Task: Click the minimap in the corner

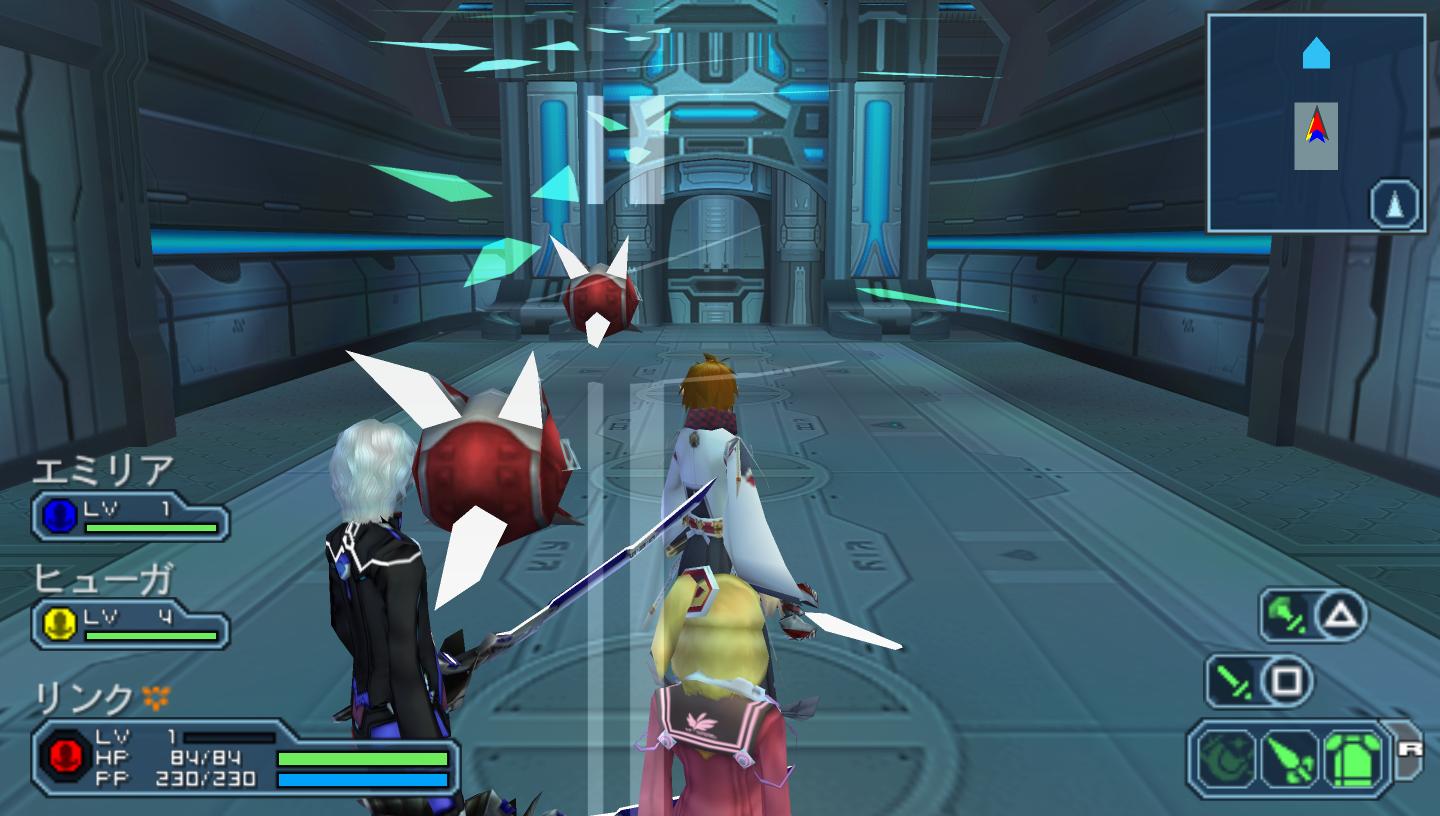Action: click(1315, 122)
